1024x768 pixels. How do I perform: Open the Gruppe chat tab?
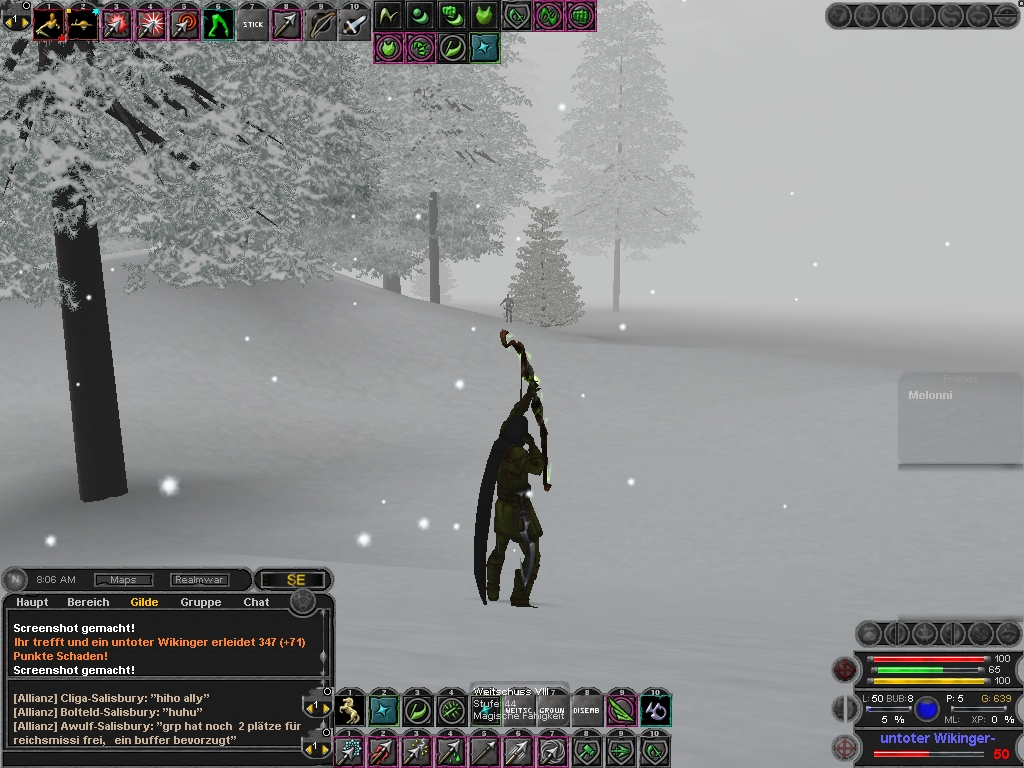[201, 602]
